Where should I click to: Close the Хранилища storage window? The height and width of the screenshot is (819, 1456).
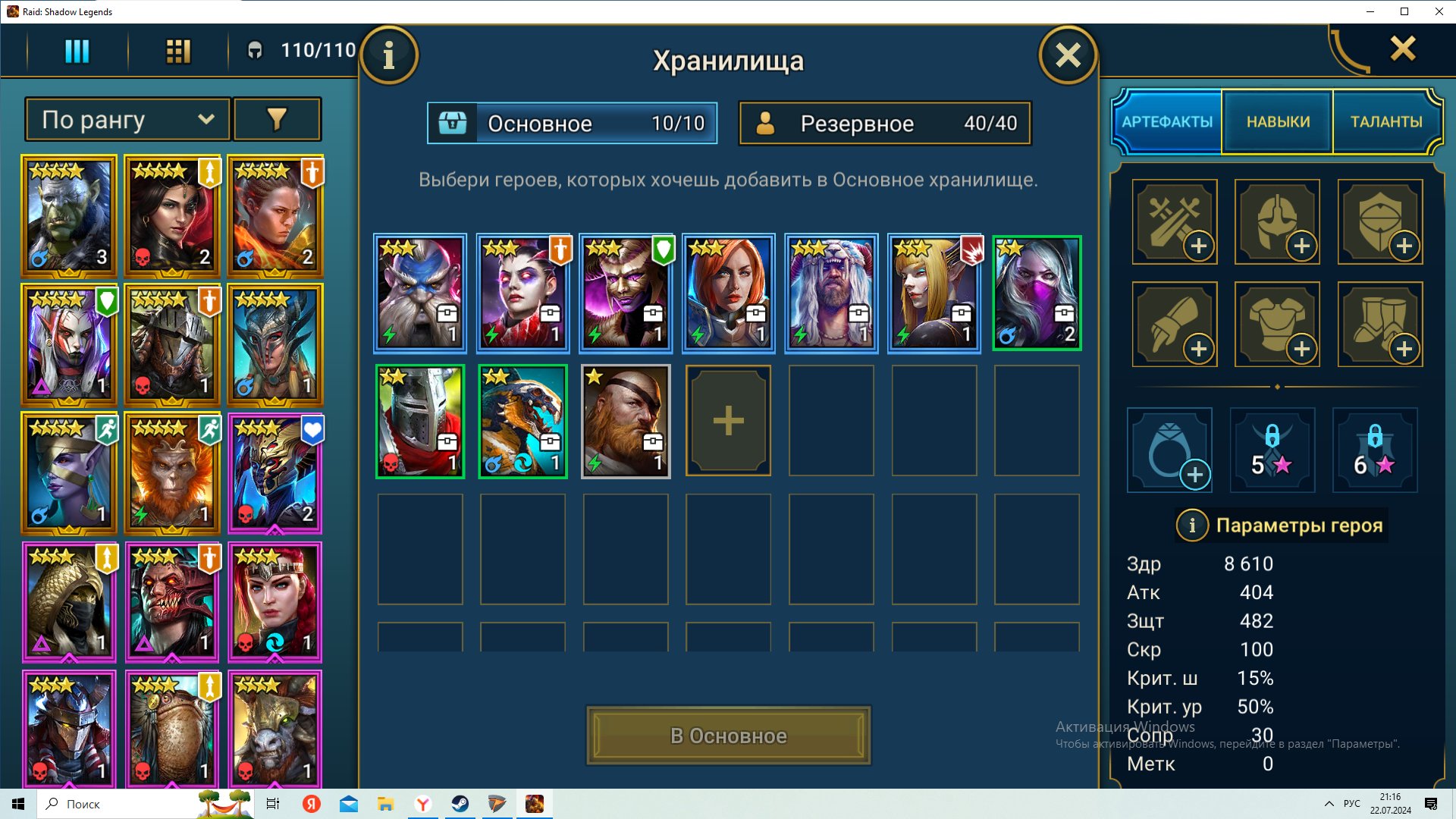pos(1068,55)
